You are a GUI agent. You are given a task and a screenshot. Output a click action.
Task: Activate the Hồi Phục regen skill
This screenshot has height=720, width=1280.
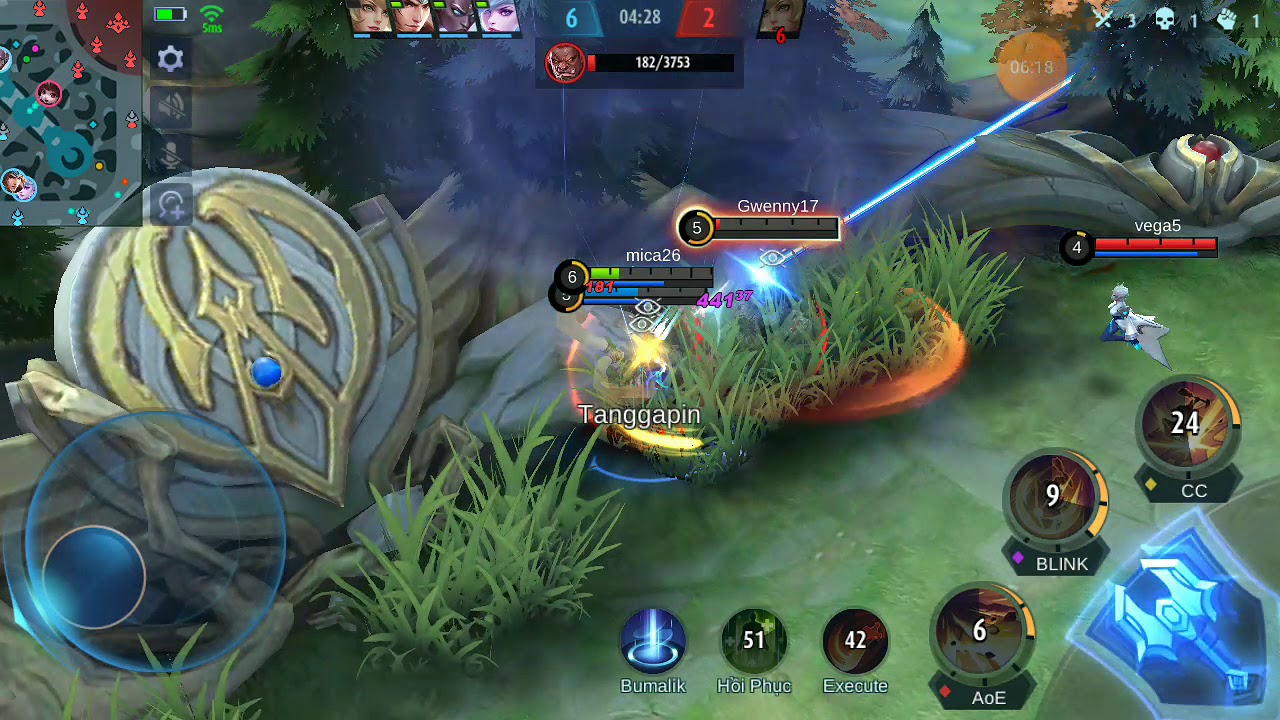pos(754,640)
